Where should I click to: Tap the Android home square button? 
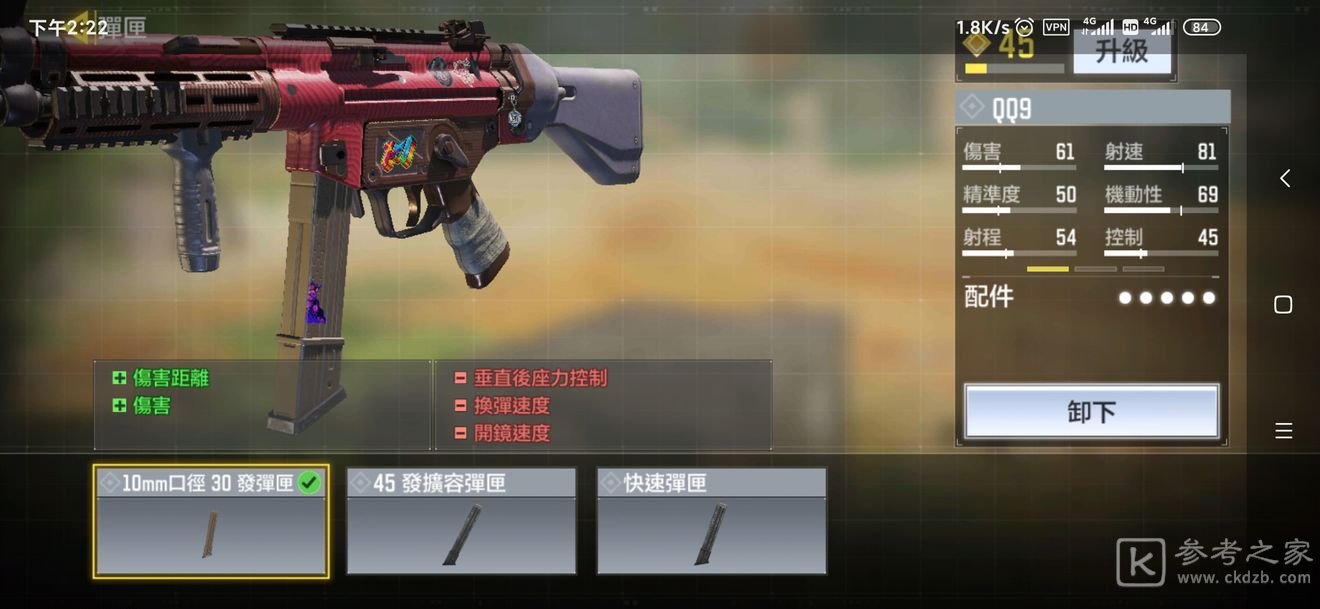click(x=1283, y=304)
